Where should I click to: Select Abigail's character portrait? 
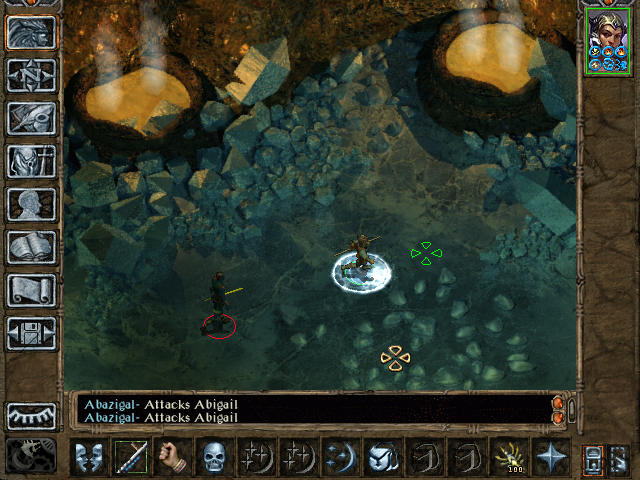tap(609, 40)
